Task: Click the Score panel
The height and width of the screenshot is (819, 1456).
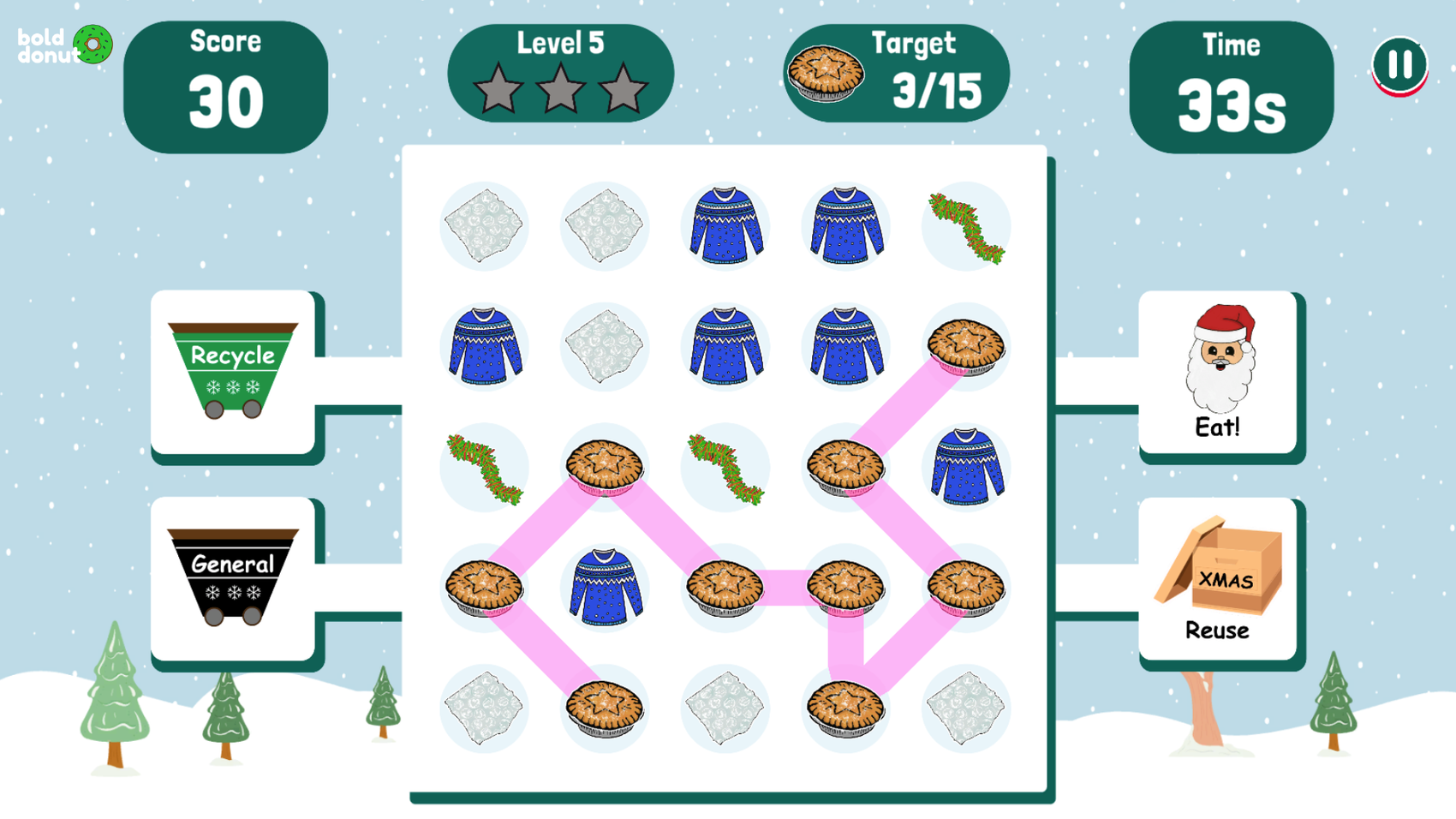Action: click(225, 84)
